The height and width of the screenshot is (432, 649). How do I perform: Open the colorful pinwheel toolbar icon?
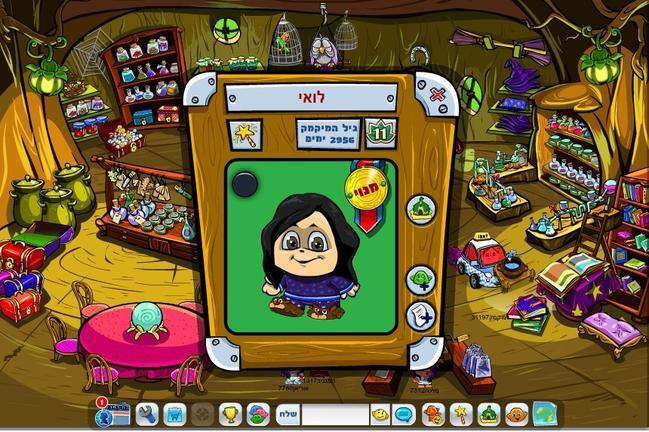point(257,414)
